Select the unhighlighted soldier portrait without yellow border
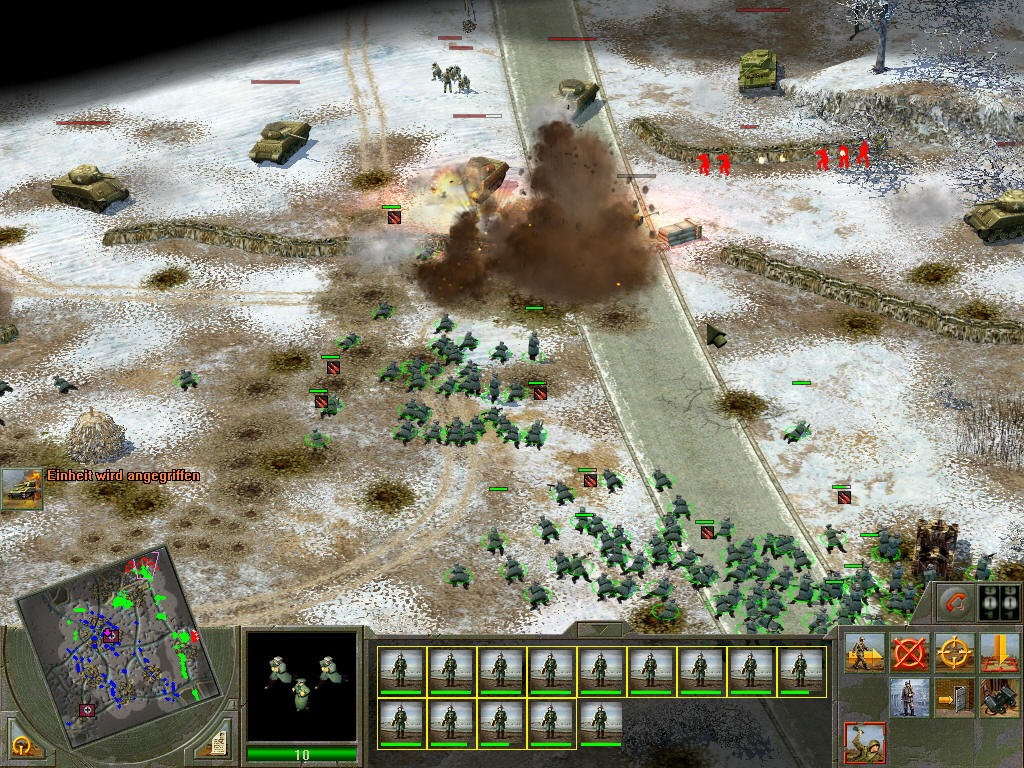This screenshot has height=768, width=1024. (601, 722)
